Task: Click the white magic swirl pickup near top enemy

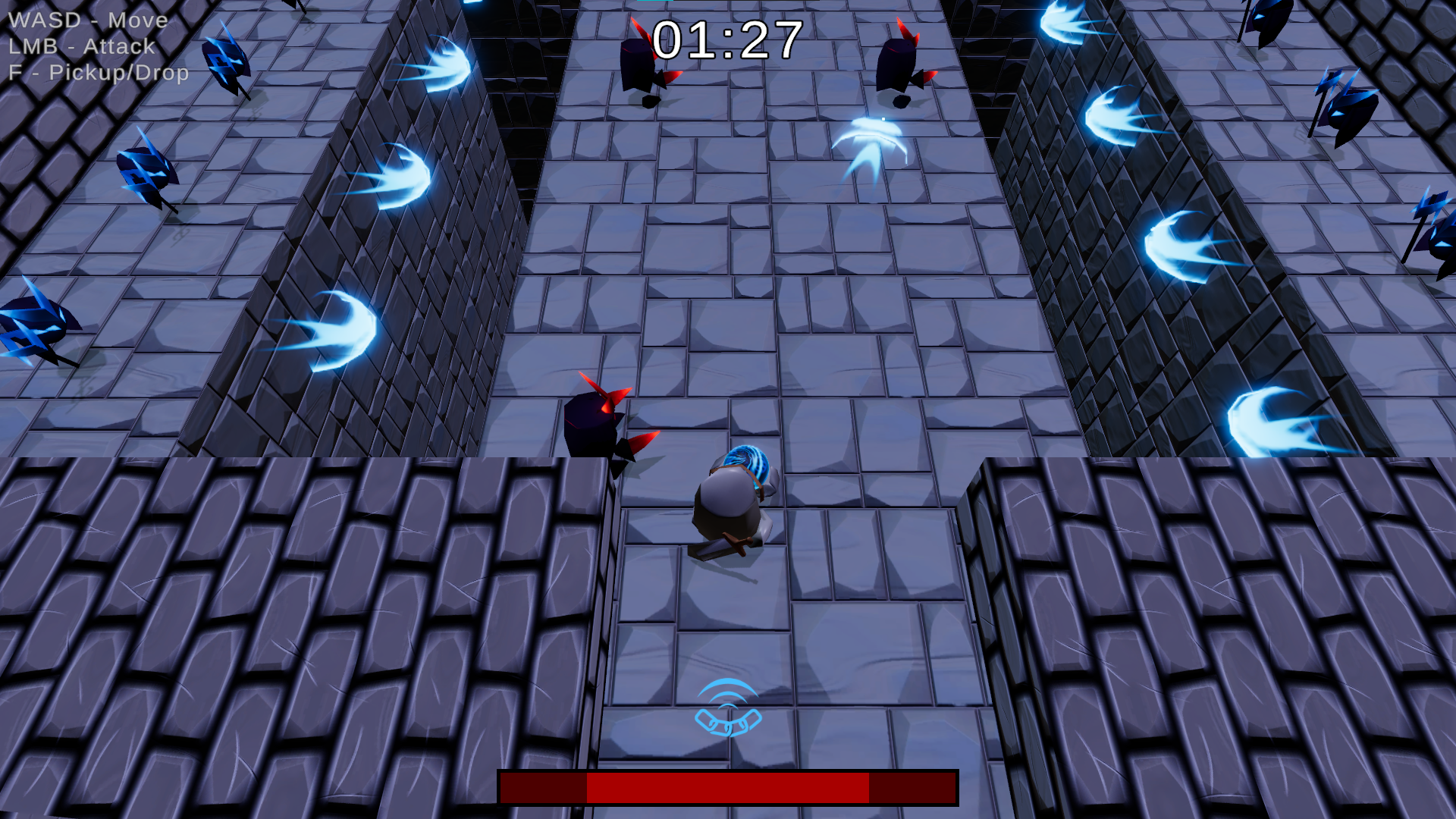Action: click(x=872, y=140)
